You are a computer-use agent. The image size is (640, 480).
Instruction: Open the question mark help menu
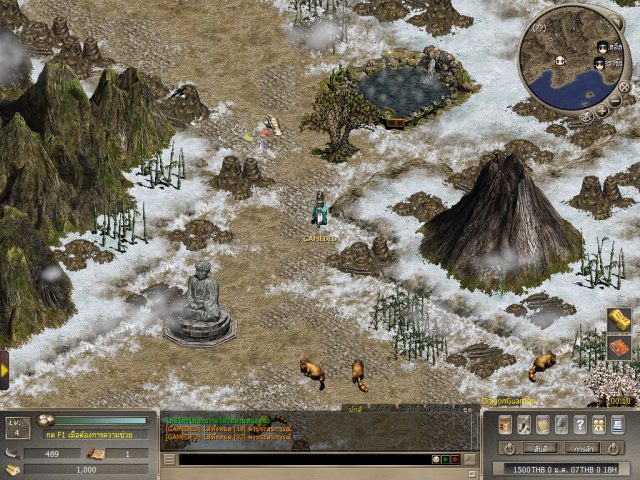[x=581, y=424]
